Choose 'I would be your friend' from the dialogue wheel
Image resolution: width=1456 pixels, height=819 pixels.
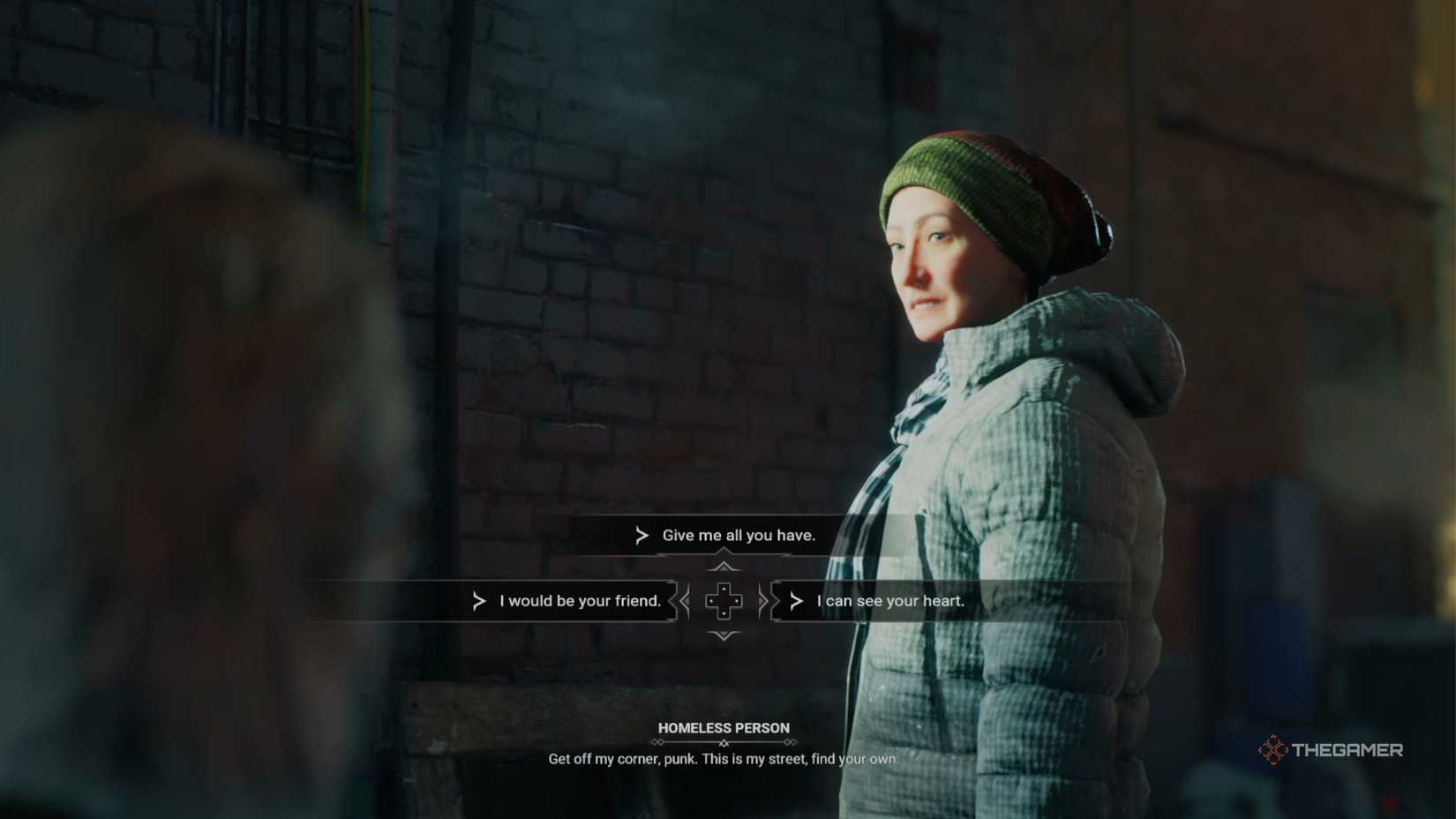pyautogui.click(x=579, y=601)
